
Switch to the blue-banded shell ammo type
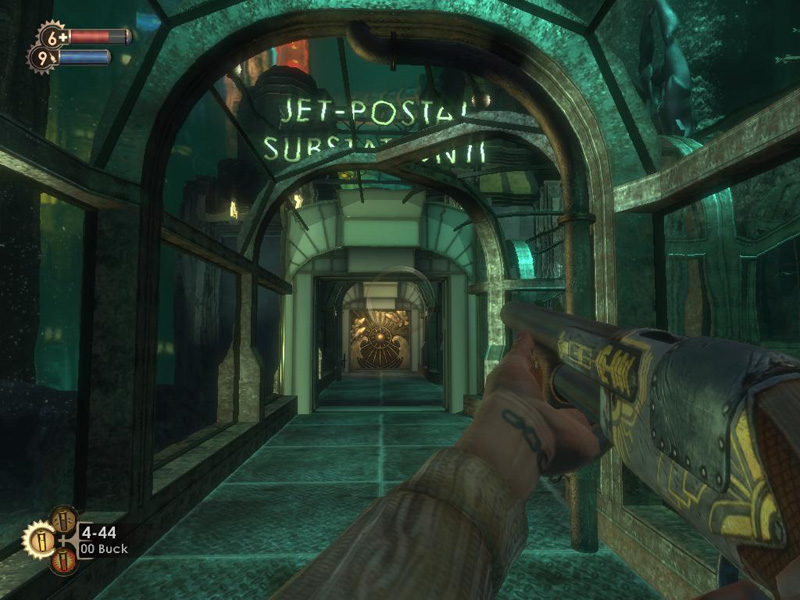coord(62,520)
